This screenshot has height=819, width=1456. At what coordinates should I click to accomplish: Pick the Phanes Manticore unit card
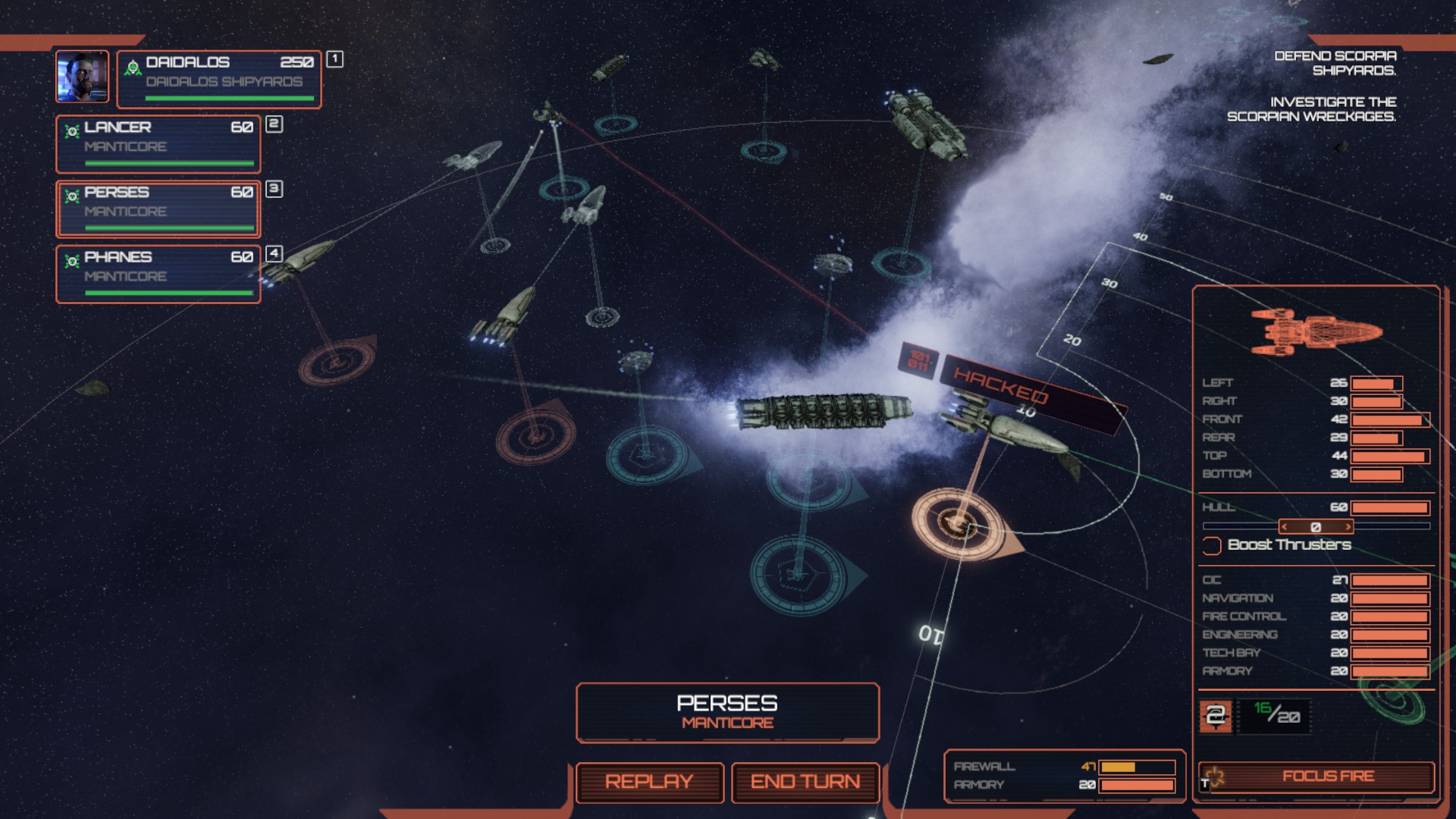pos(158,274)
